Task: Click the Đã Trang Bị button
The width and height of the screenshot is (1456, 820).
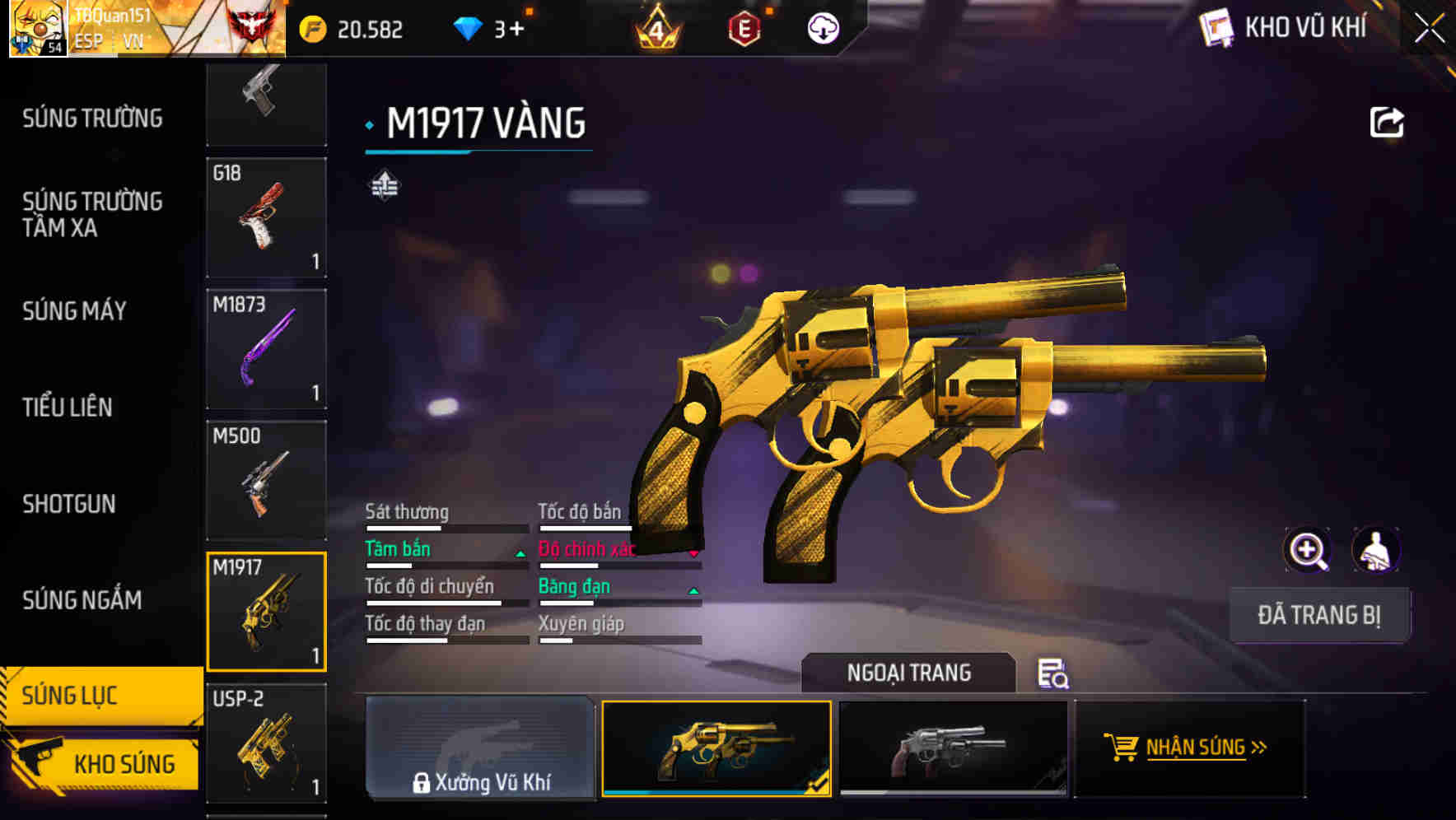Action: click(x=1318, y=615)
